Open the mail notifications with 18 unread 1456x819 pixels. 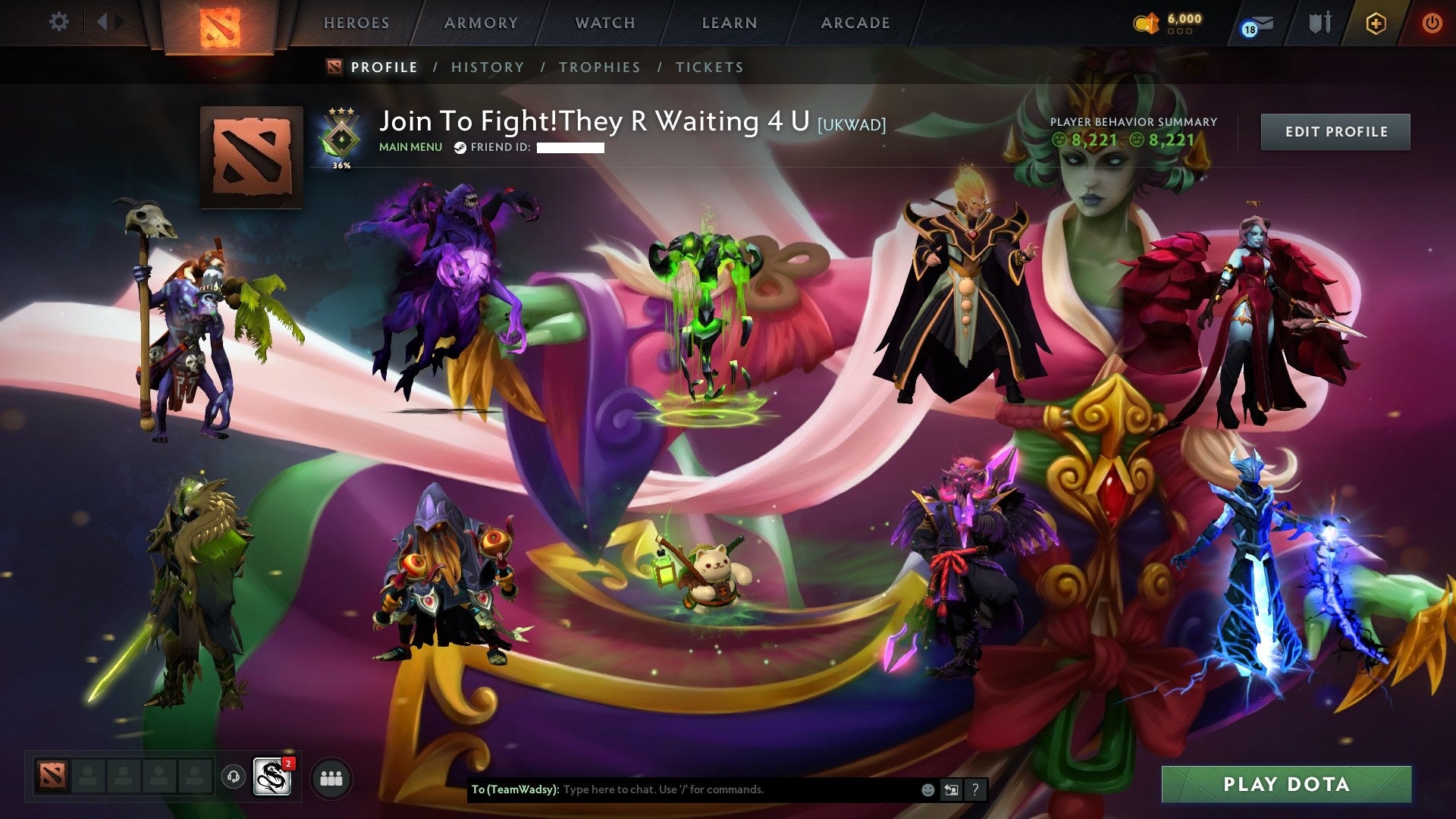[1255, 23]
